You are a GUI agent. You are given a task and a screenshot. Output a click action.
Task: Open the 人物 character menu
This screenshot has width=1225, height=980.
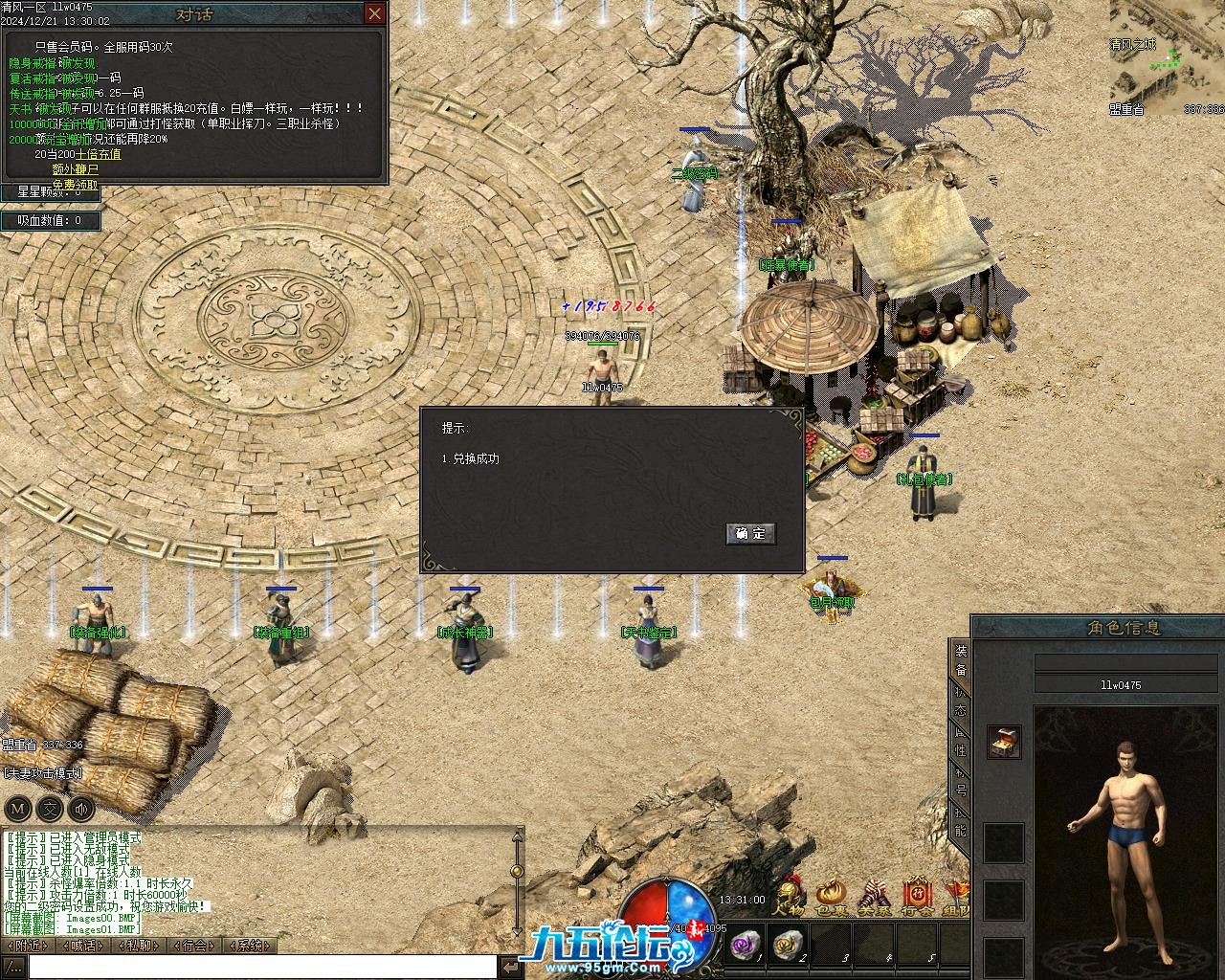click(x=790, y=897)
